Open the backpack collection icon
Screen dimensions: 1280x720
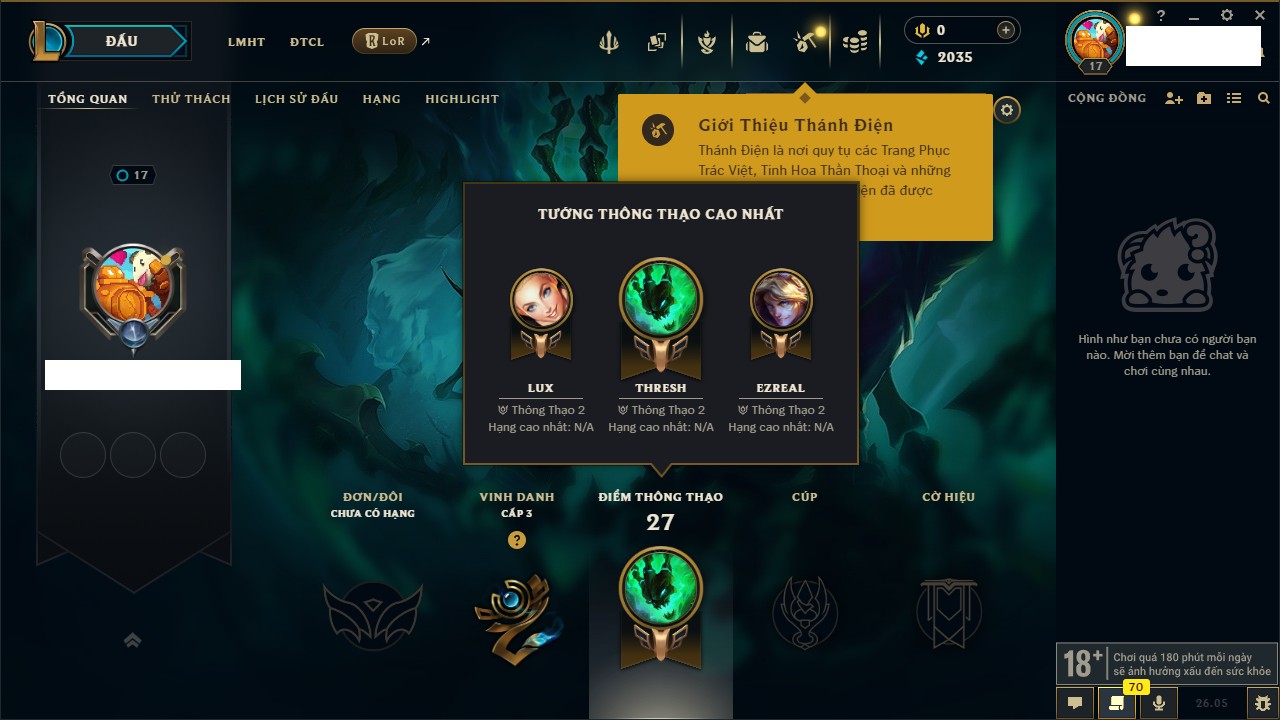click(757, 42)
